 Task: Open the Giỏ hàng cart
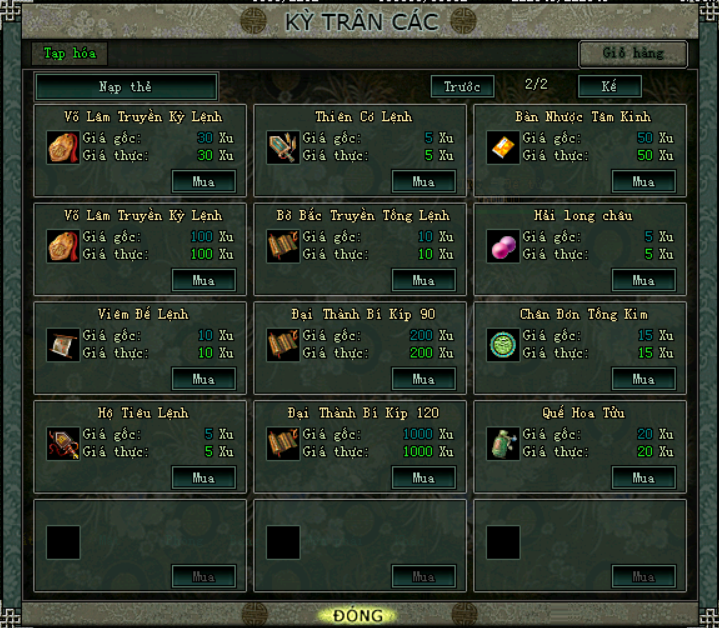tap(633, 53)
